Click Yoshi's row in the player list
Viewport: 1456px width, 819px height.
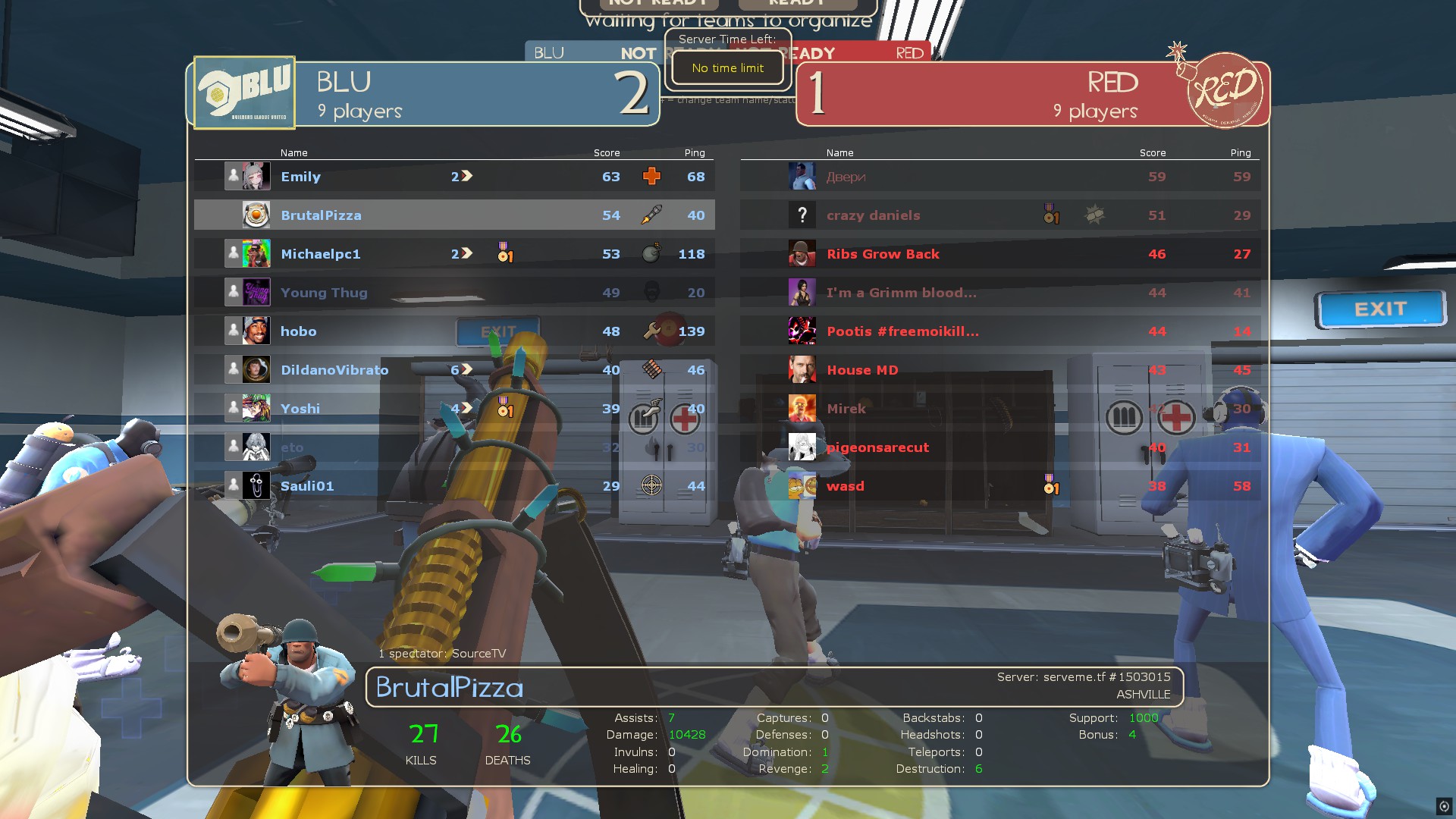[x=300, y=409]
